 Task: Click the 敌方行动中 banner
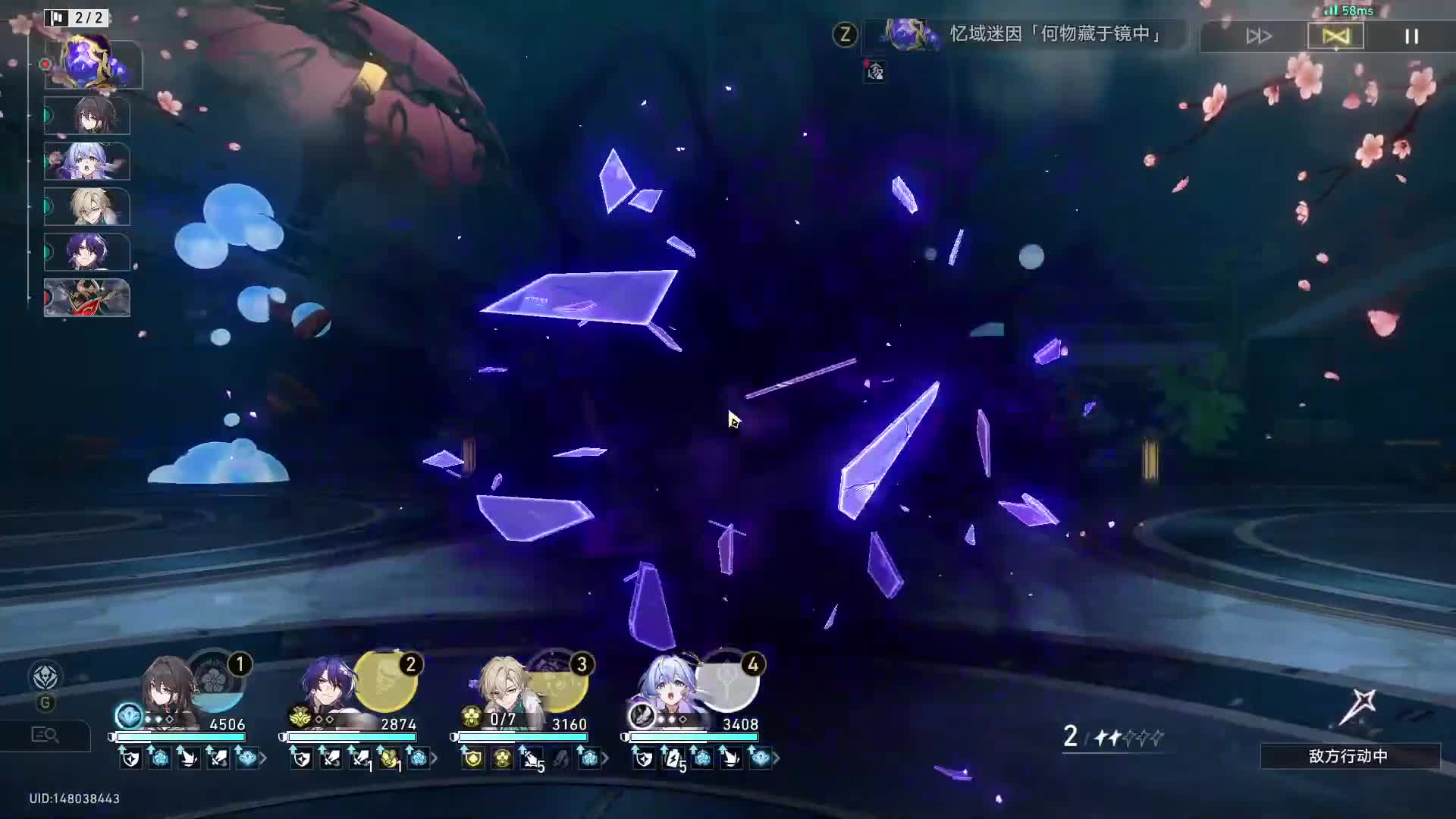pyautogui.click(x=1351, y=757)
